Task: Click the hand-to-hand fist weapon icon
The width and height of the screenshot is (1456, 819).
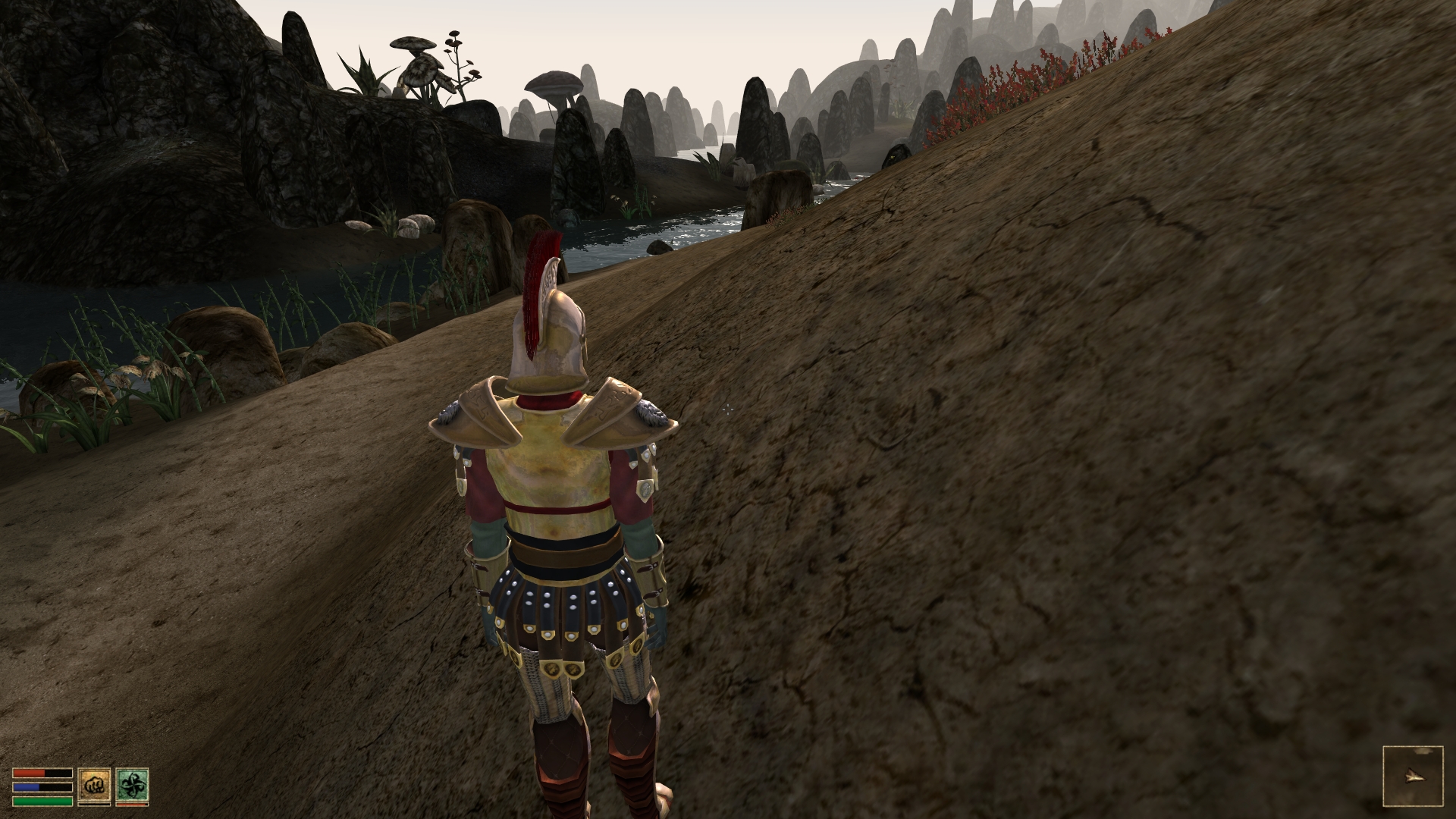Action: pyautogui.click(x=94, y=785)
